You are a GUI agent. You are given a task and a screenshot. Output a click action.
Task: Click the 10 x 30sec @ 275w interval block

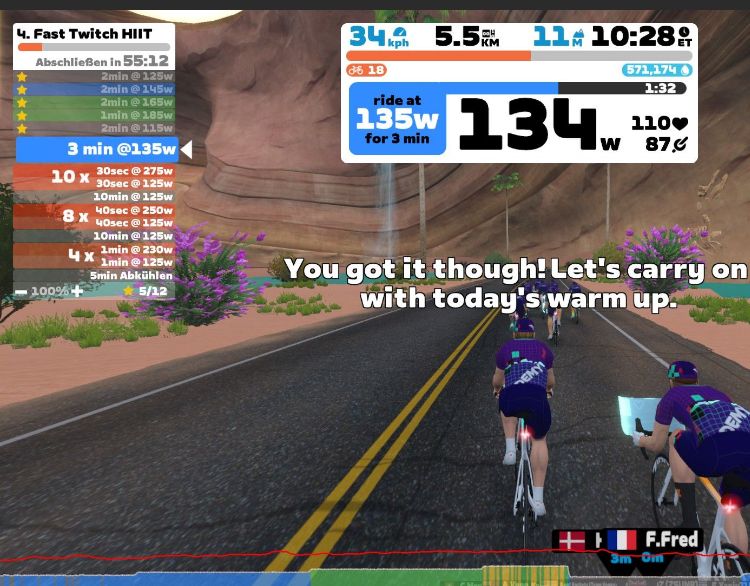pos(95,177)
